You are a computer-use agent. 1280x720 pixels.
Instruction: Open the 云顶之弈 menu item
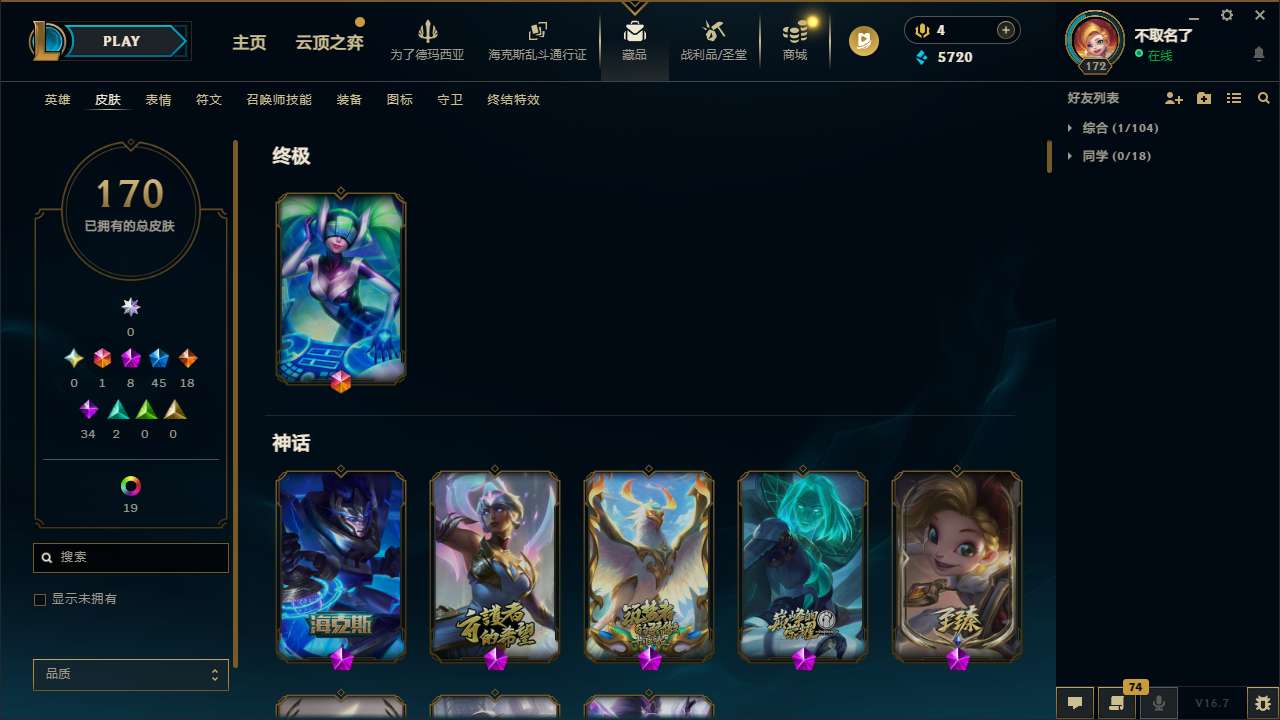pyautogui.click(x=329, y=42)
